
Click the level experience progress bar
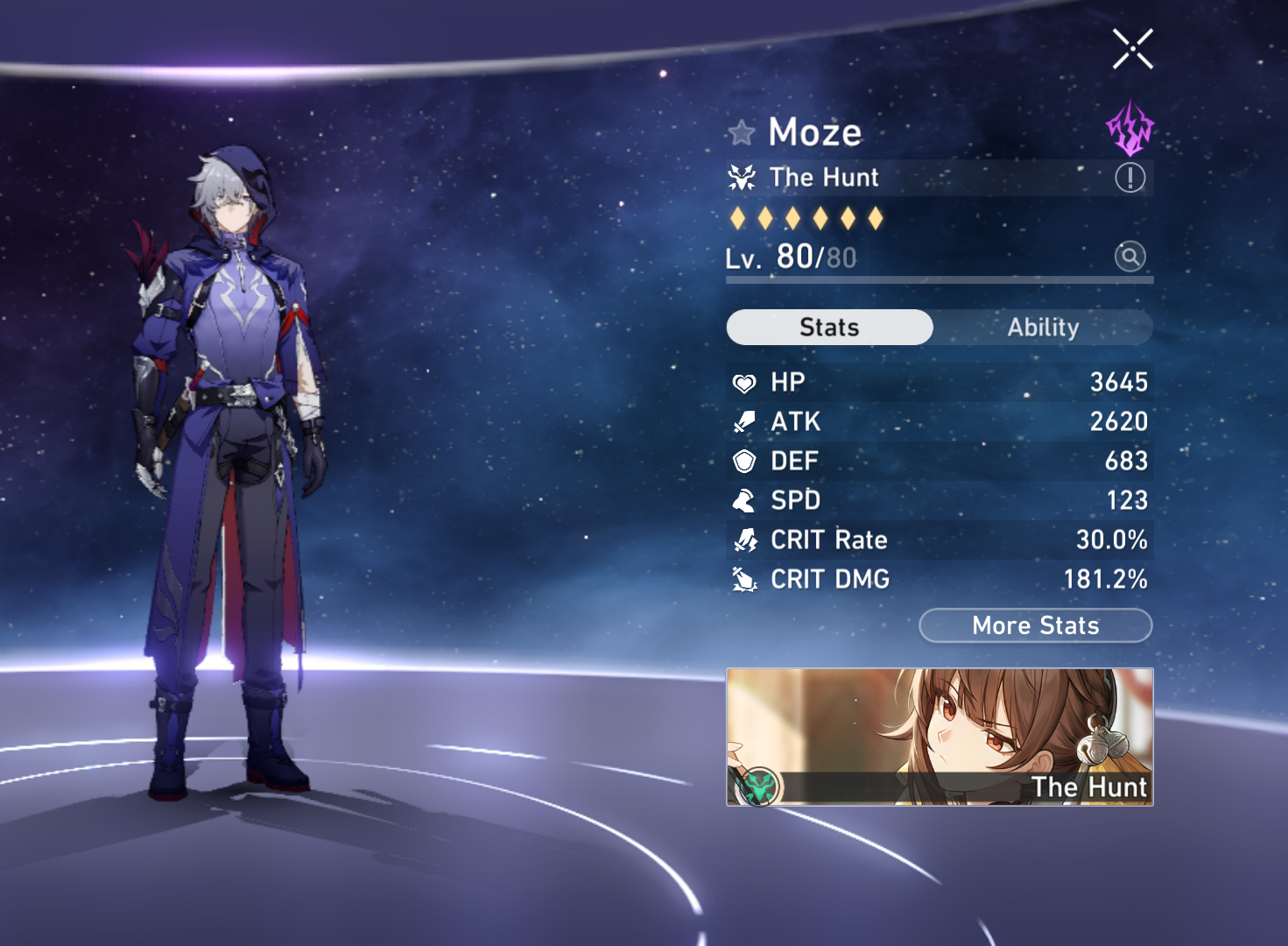[938, 279]
